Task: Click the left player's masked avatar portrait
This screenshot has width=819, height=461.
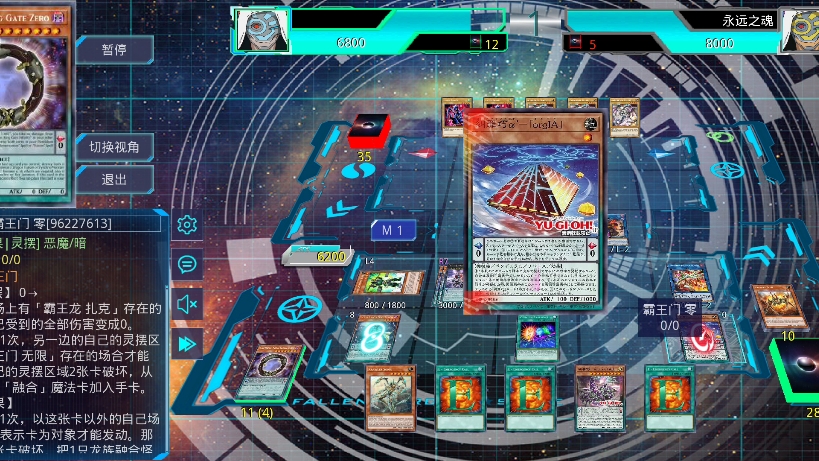Action: click(x=261, y=29)
